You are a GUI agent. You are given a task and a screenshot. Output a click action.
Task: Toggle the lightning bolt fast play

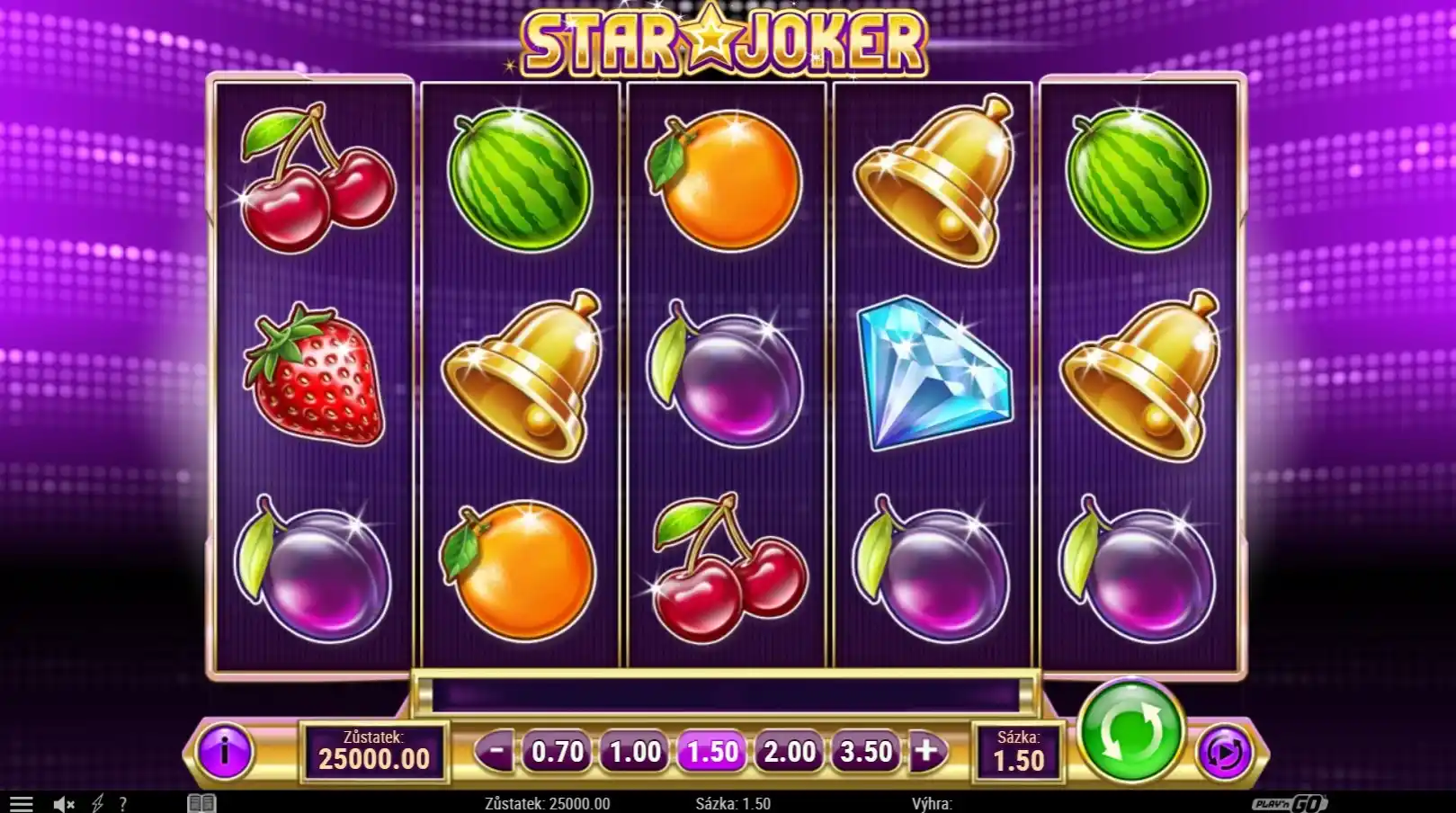point(97,803)
